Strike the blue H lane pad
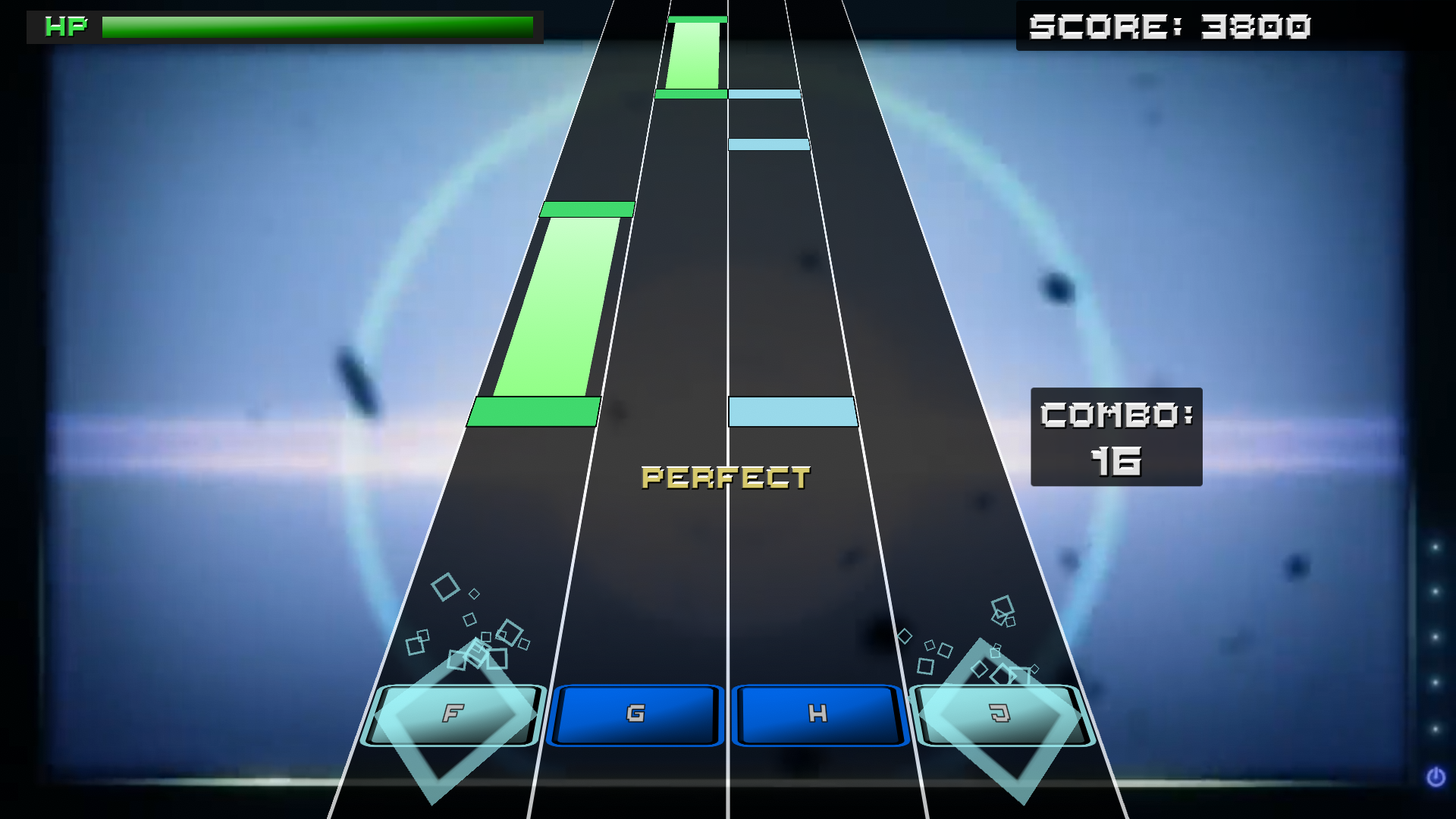This screenshot has height=819, width=1456. (817, 714)
